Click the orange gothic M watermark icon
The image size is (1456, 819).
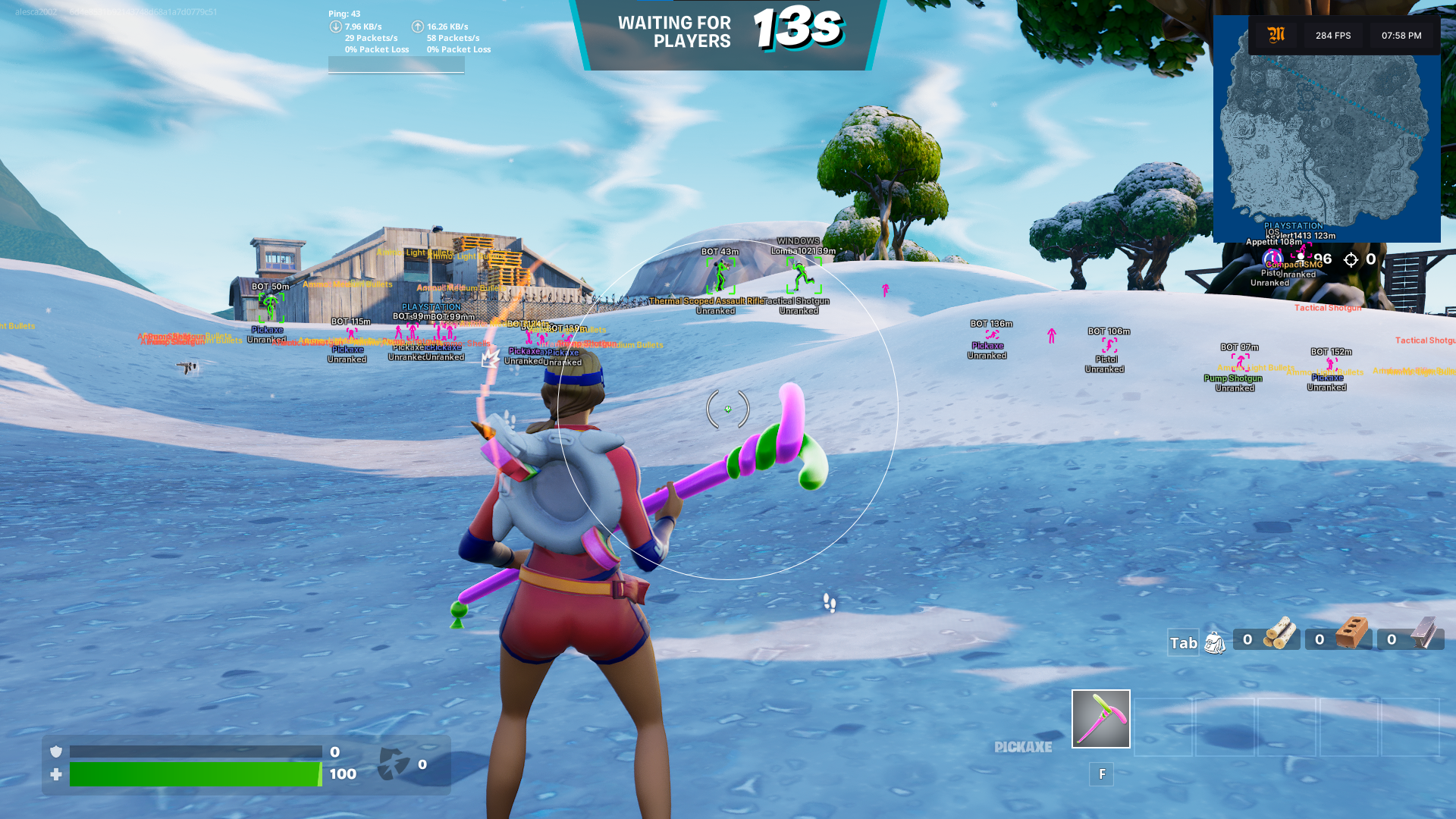pos(1275,35)
